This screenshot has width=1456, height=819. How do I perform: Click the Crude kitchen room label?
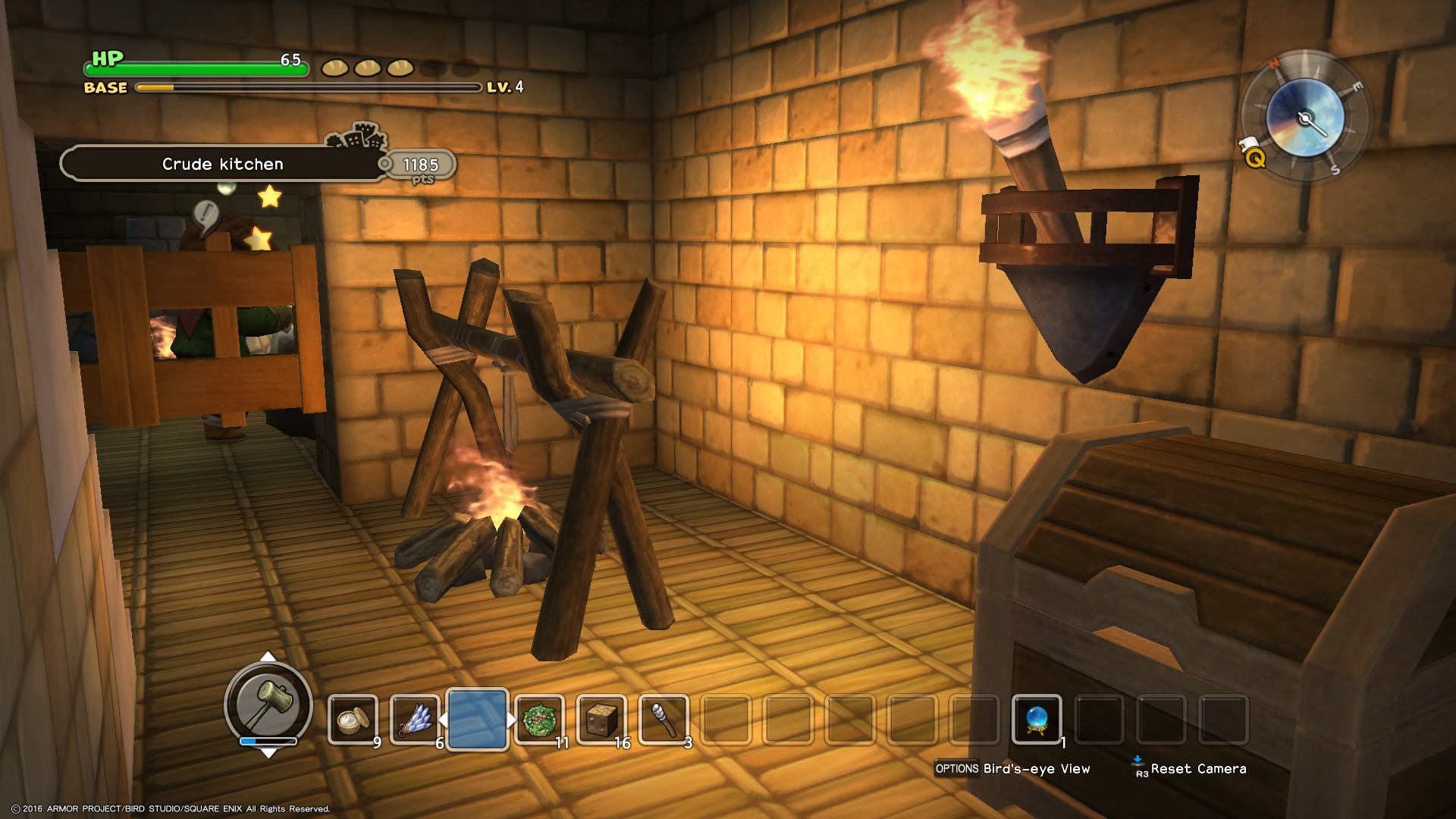pos(223,164)
